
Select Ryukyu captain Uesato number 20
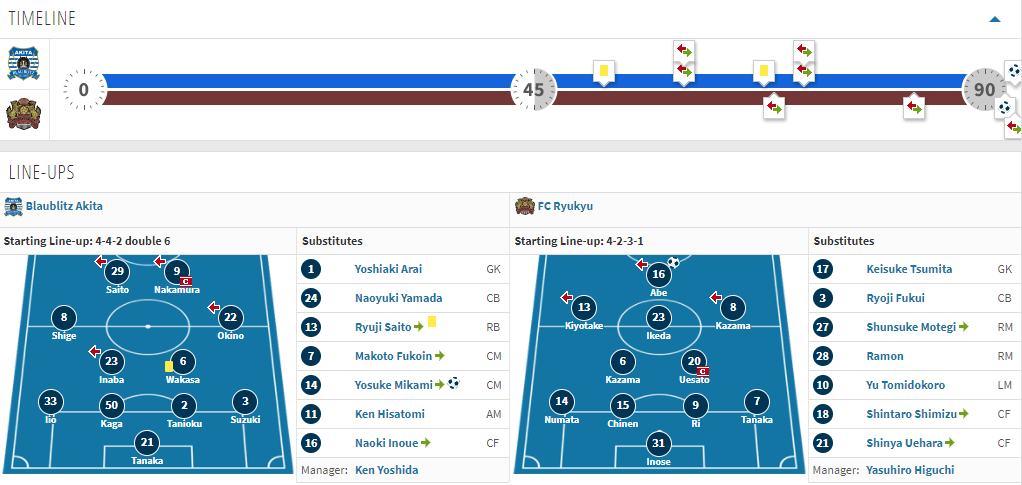[x=693, y=362]
